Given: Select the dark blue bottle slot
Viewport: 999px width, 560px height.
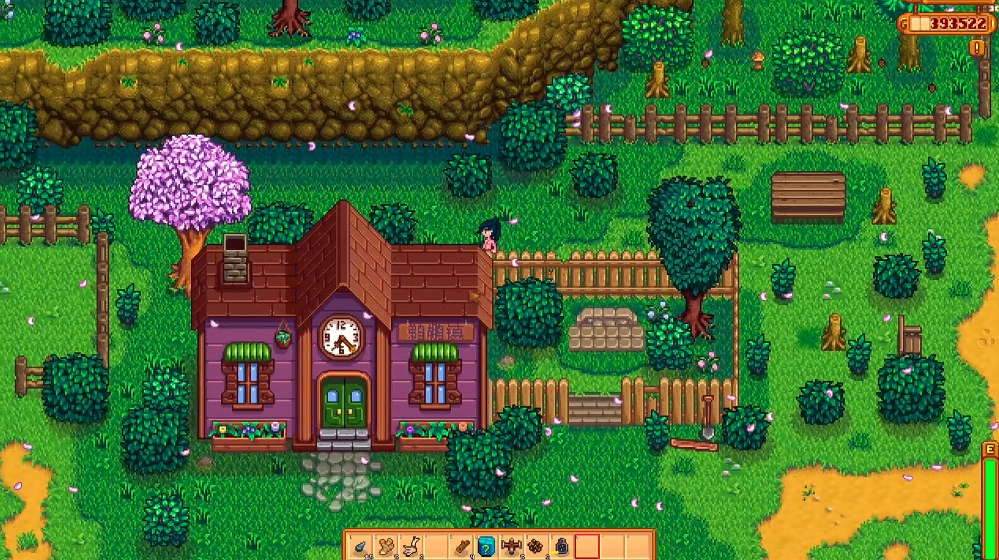Looking at the screenshot, I should (x=561, y=547).
